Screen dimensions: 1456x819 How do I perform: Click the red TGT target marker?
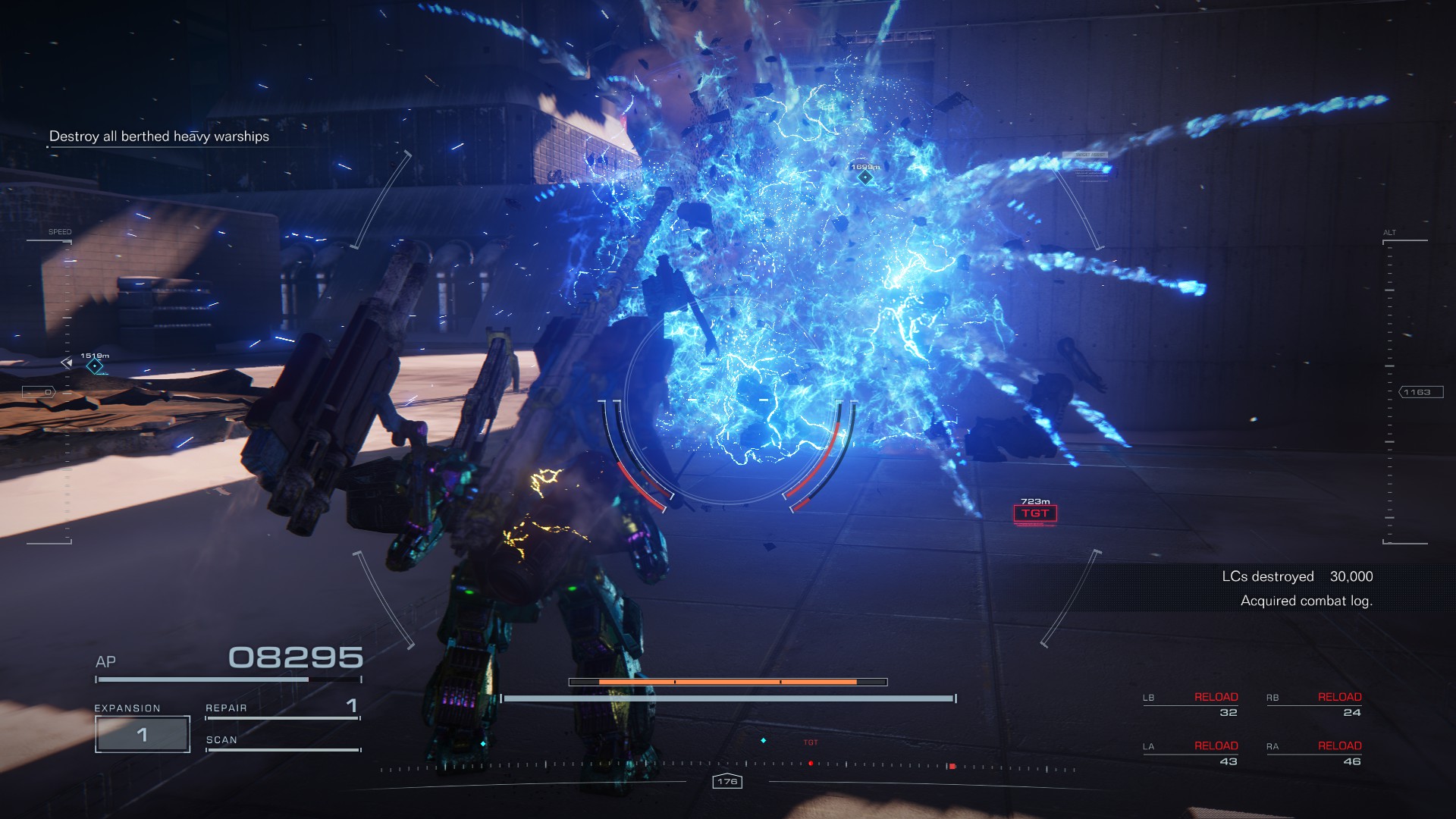[1035, 513]
